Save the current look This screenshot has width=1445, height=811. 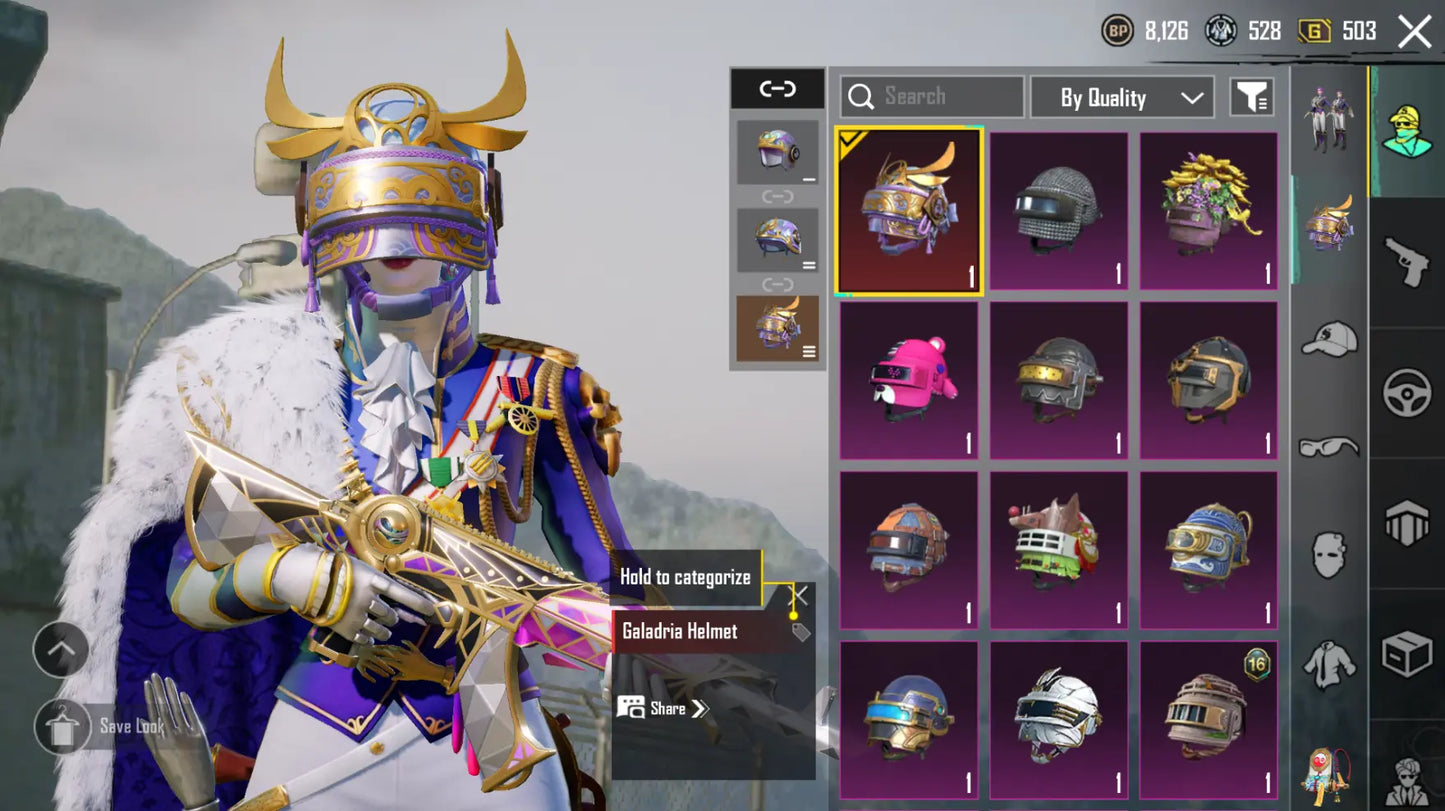63,726
